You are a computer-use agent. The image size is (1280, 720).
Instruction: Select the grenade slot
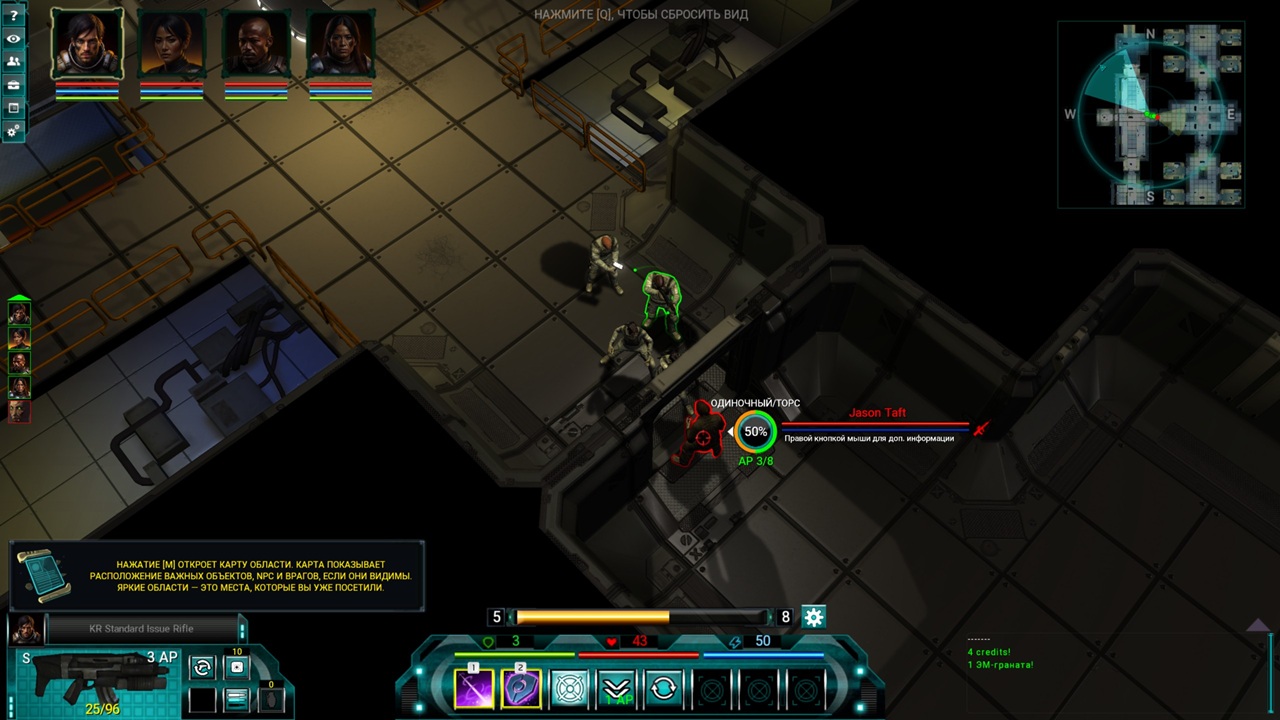(x=271, y=699)
